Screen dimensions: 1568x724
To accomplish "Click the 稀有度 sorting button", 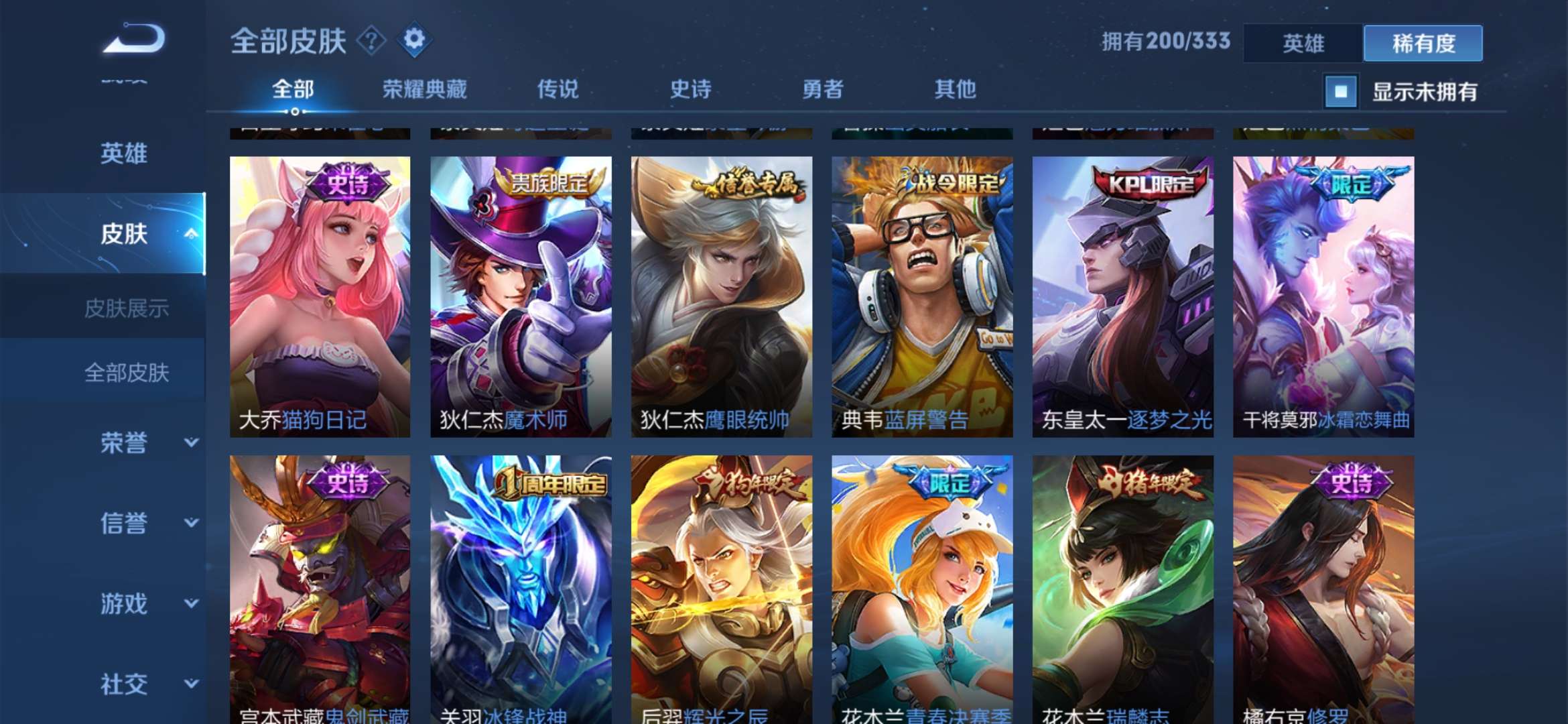I will tap(1422, 42).
